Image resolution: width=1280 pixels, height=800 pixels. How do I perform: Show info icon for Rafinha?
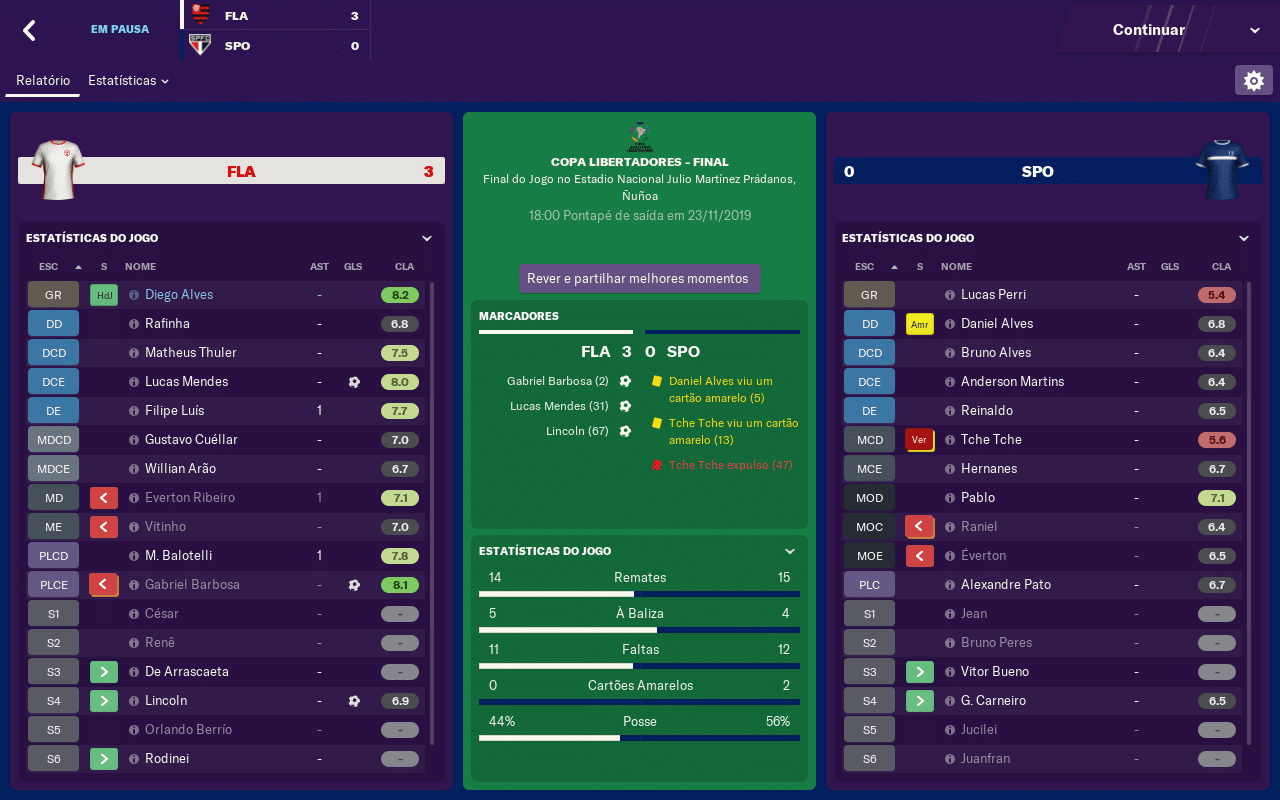(134, 324)
